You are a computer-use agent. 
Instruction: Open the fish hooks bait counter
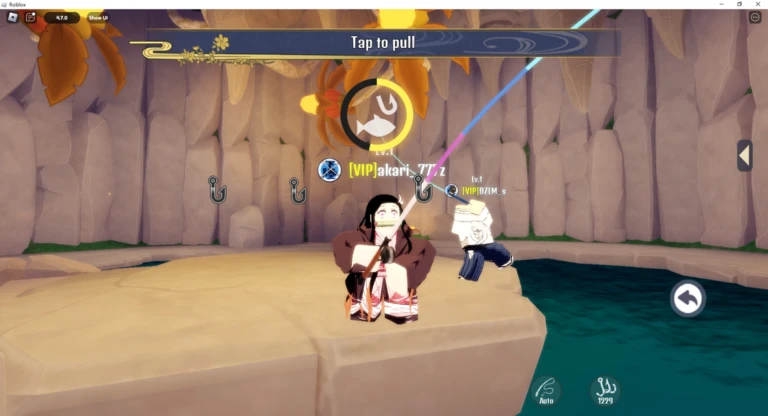604,390
